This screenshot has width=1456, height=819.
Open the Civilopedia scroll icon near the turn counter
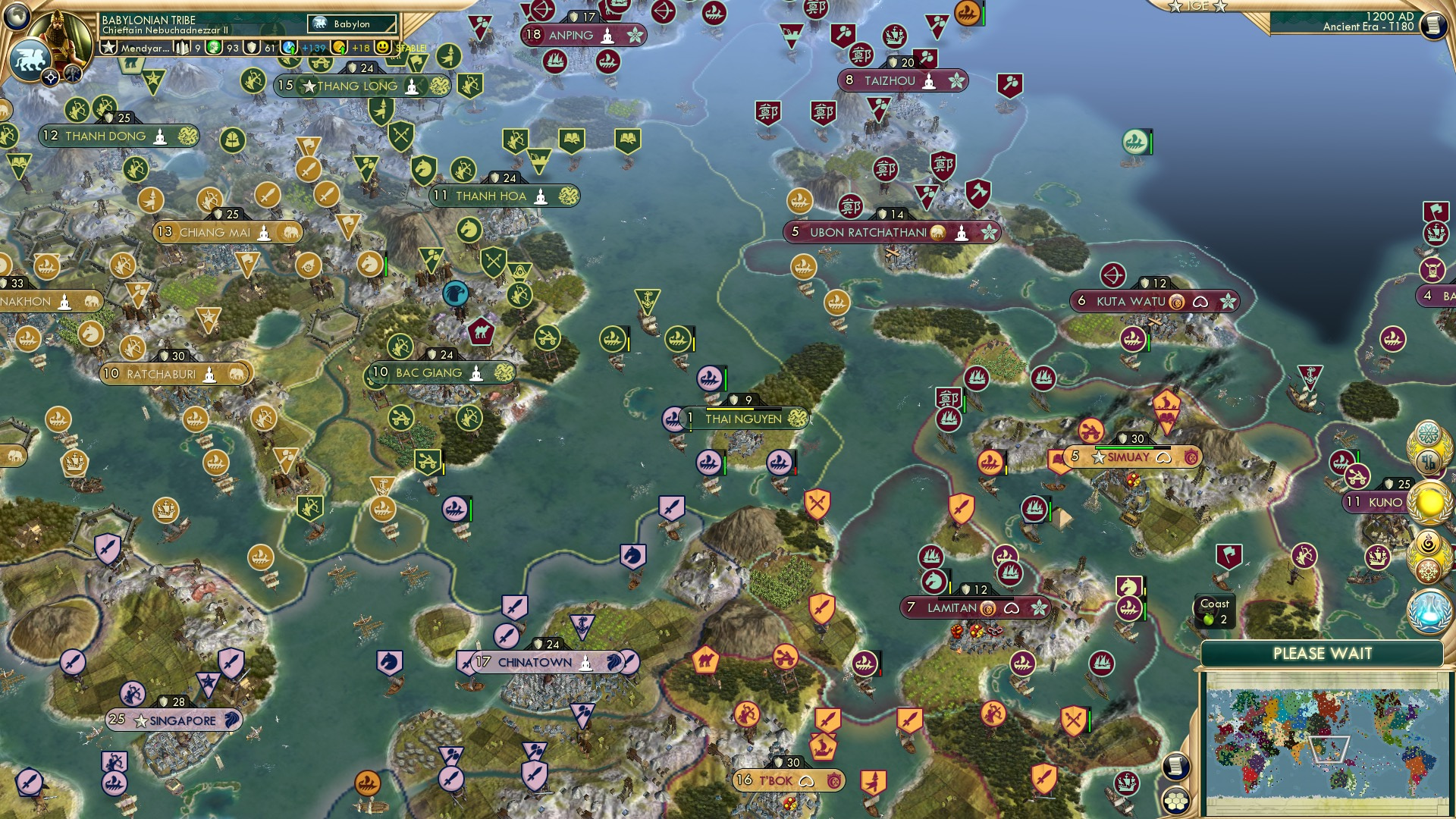click(1432, 24)
